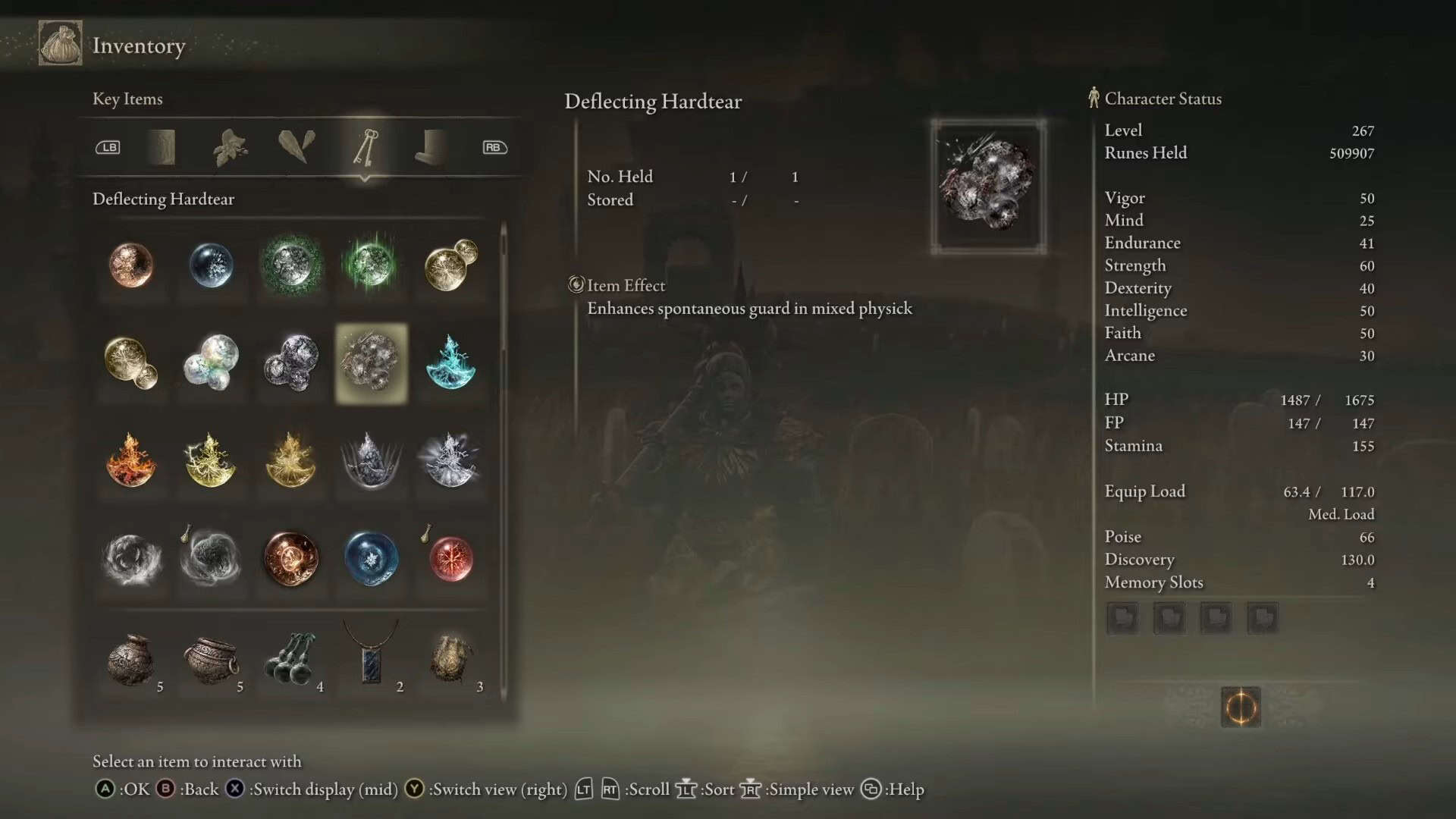The image size is (1456, 819).
Task: Select the blue snowflake Spiritdrops tear
Action: coord(370,559)
